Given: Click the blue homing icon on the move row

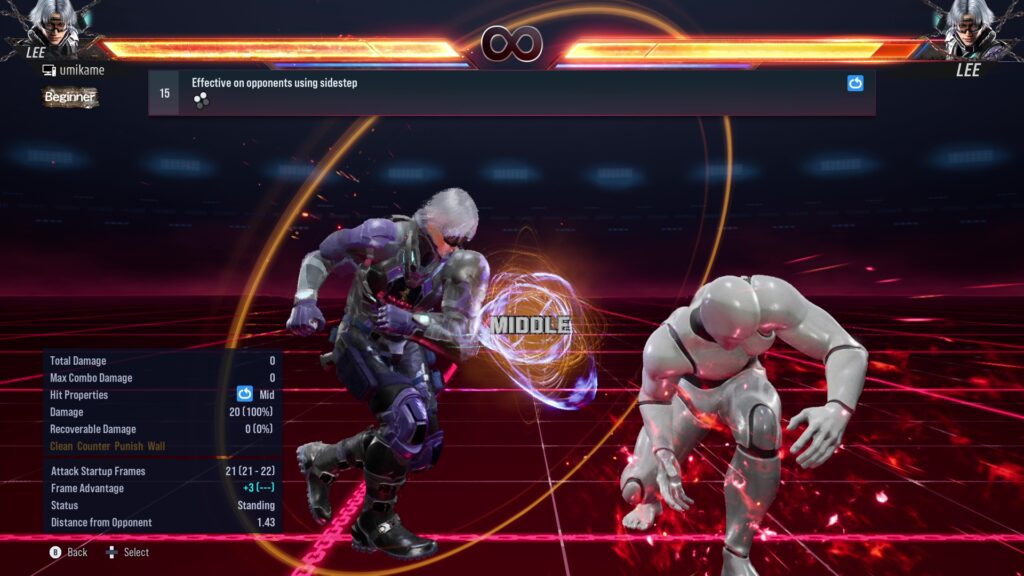Looking at the screenshot, I should [855, 84].
